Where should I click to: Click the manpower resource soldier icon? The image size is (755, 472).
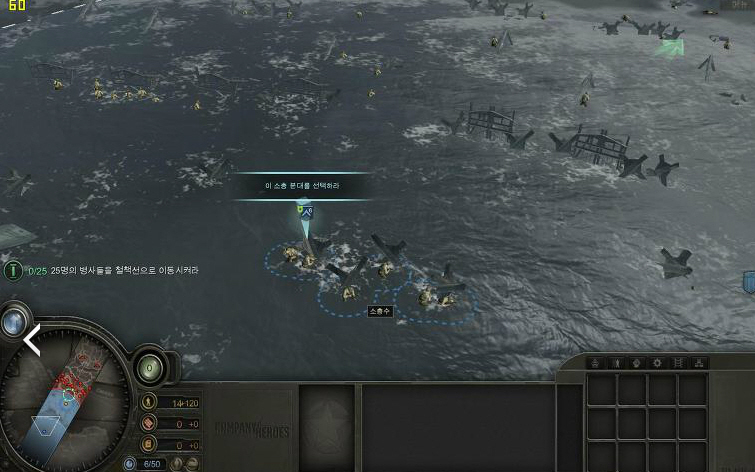point(149,402)
